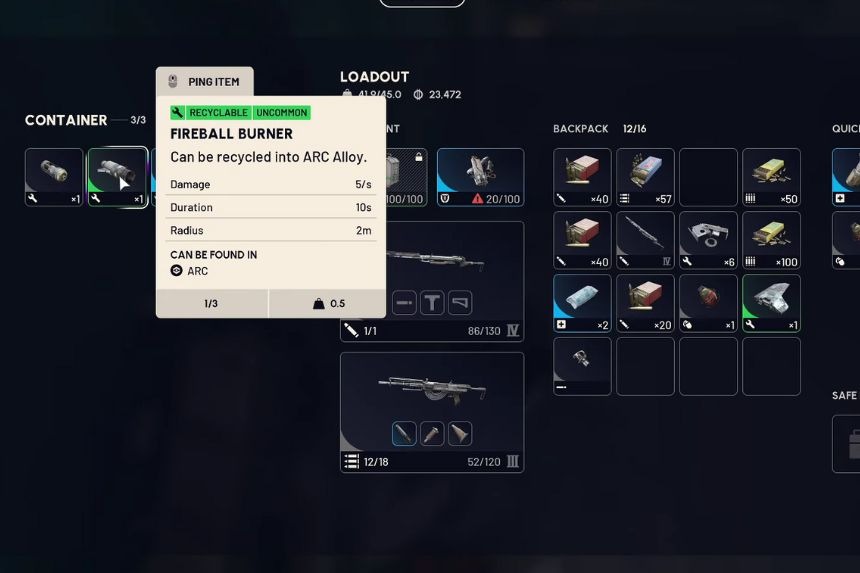Choose the red ammo box stack of 20
This screenshot has height=573, width=860.
pyautogui.click(x=645, y=303)
